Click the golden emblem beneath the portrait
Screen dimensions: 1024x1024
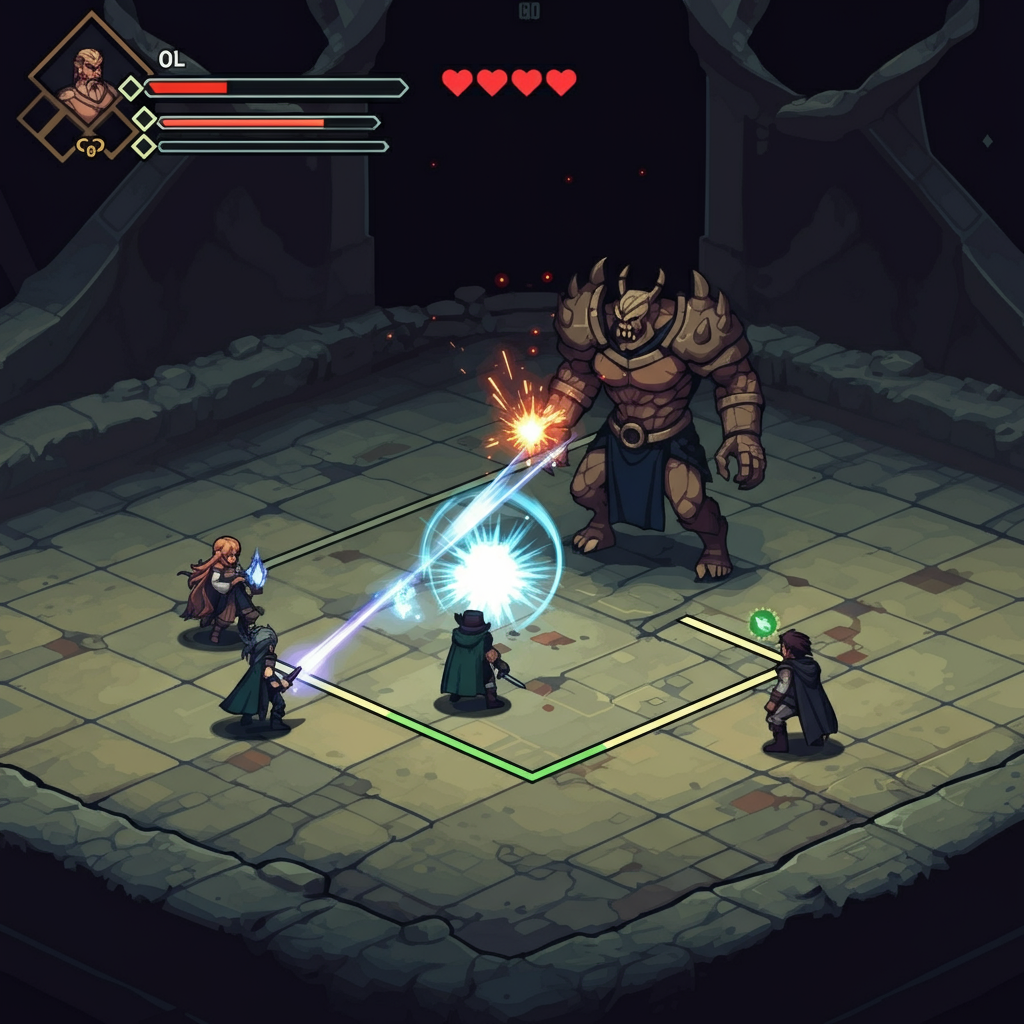(90, 148)
